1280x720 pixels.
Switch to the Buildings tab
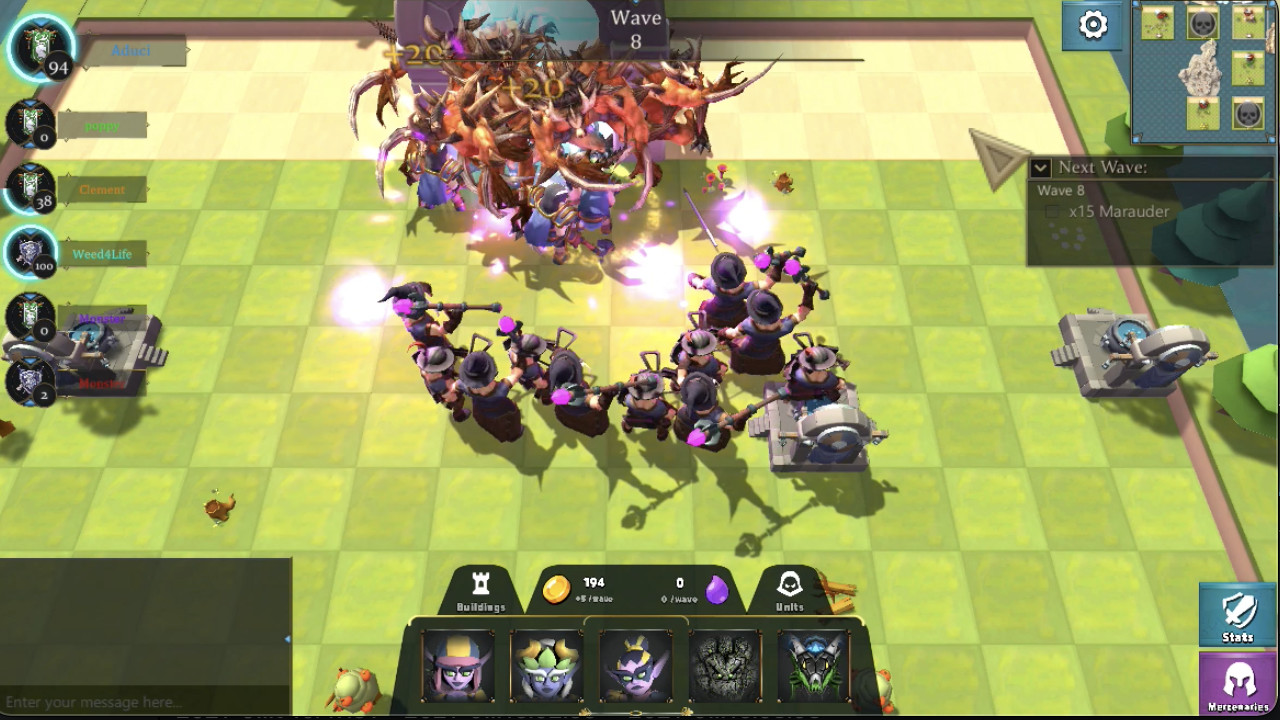click(x=481, y=592)
